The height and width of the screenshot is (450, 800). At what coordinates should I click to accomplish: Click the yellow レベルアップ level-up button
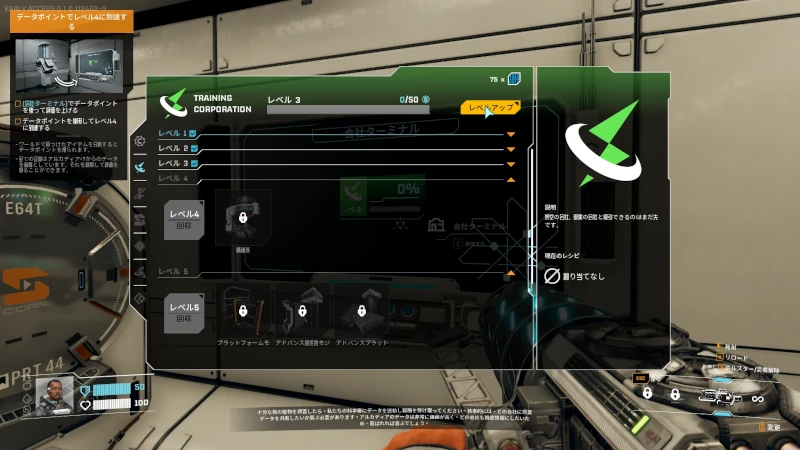pos(491,106)
